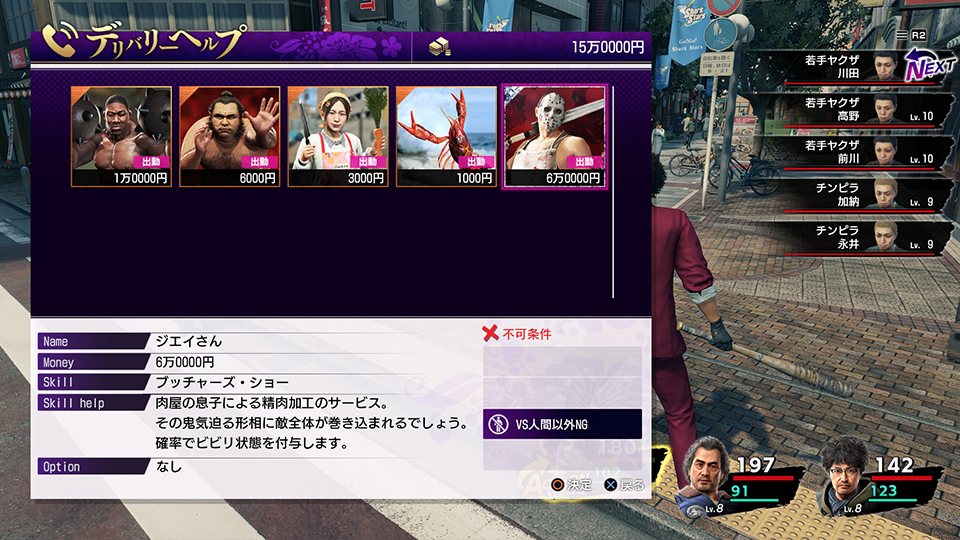Choose the sumo wrestler helper for 6000円
This screenshot has height=540, width=960.
tap(229, 136)
